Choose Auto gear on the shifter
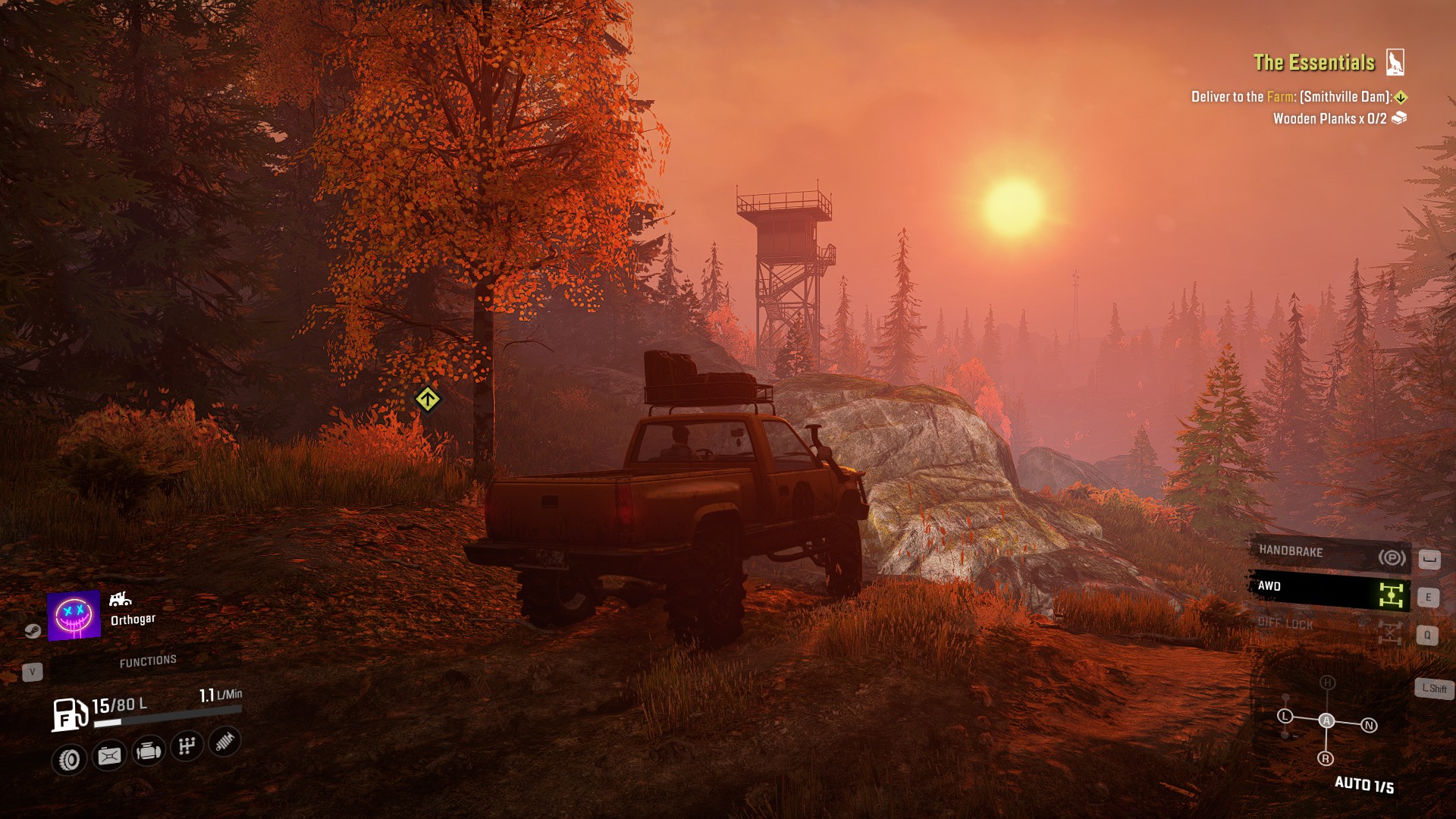The image size is (1456, 819). [1326, 720]
